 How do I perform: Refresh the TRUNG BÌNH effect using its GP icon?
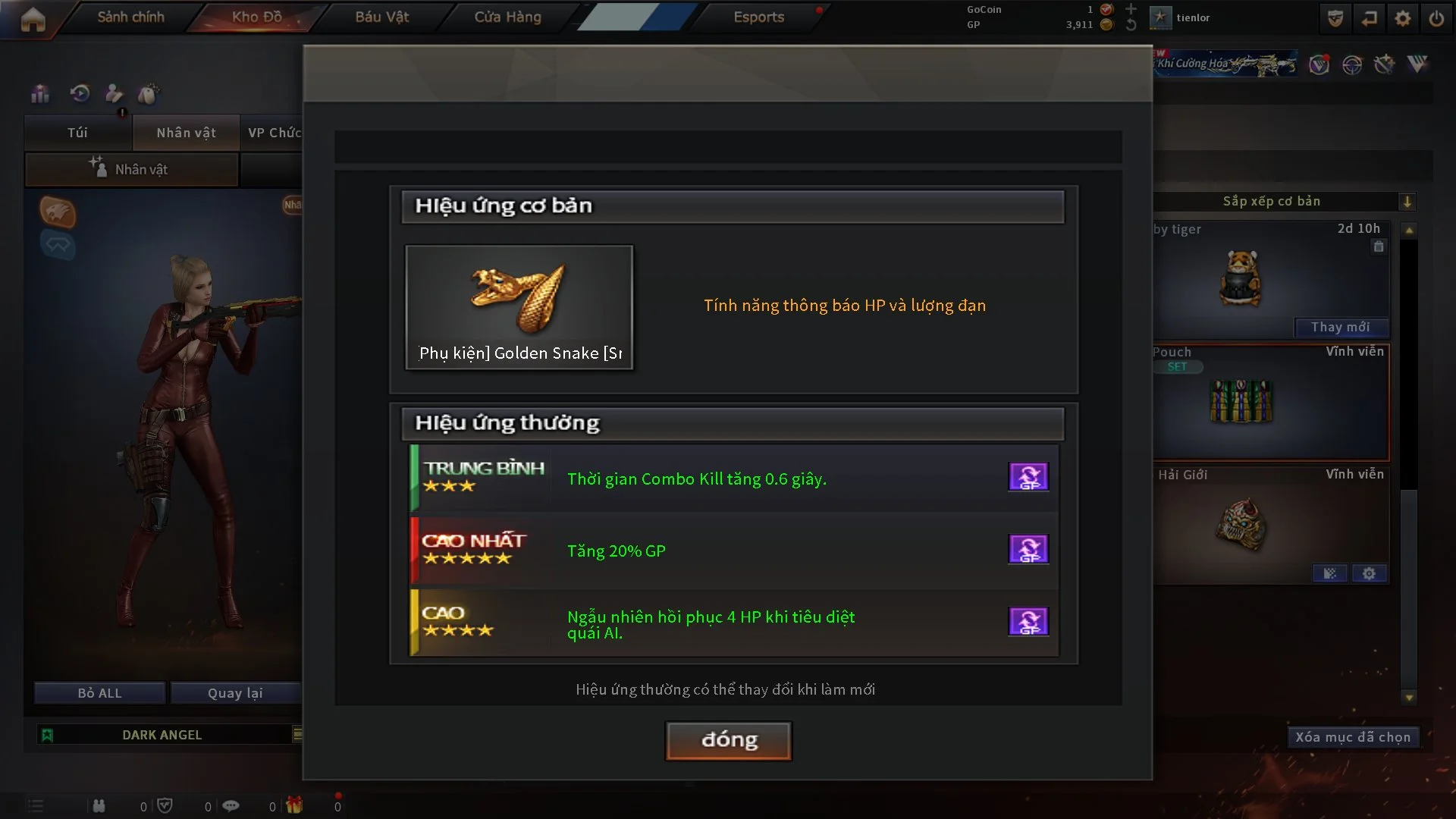click(x=1028, y=476)
